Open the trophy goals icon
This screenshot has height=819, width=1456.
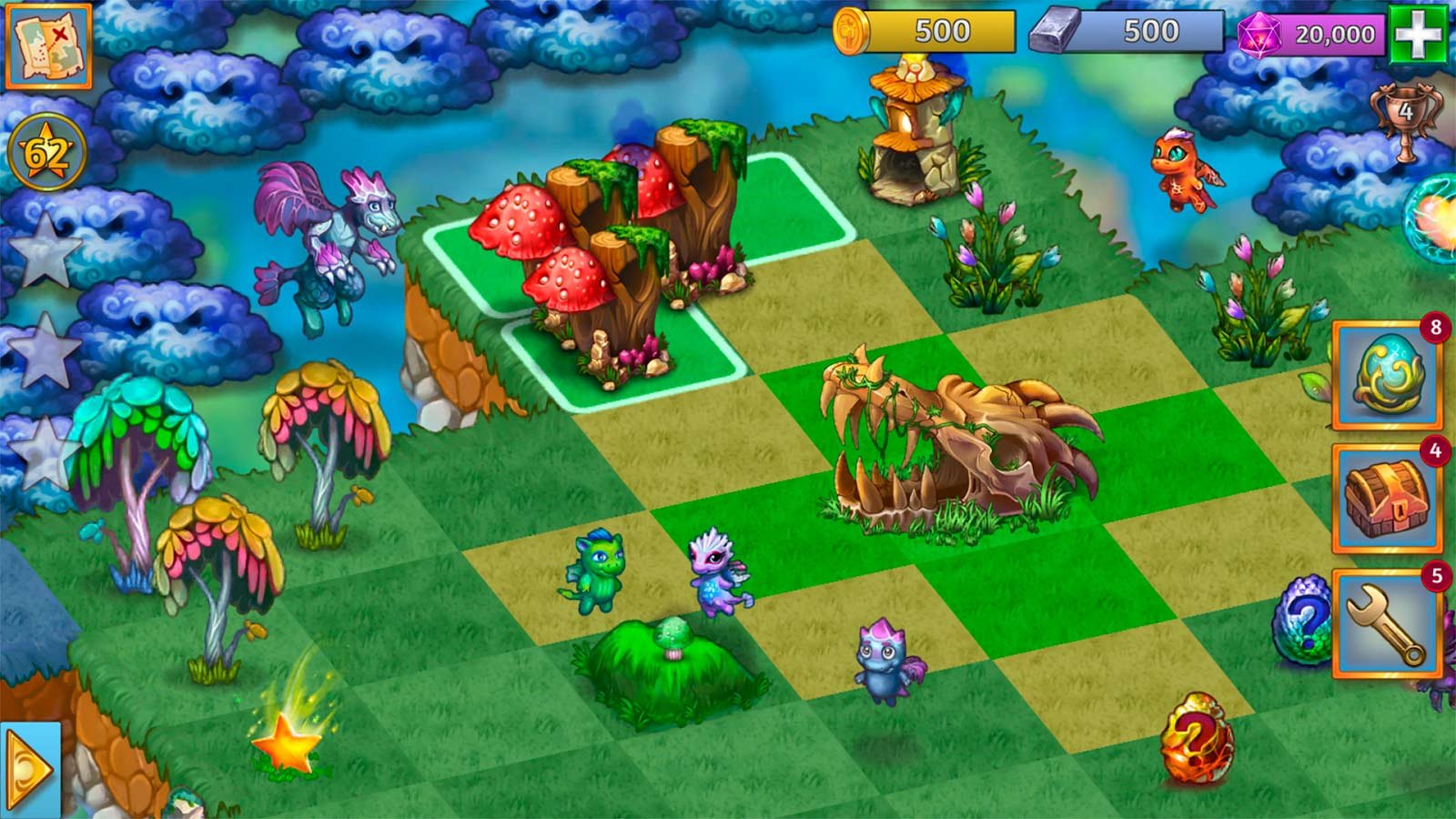(1406, 119)
